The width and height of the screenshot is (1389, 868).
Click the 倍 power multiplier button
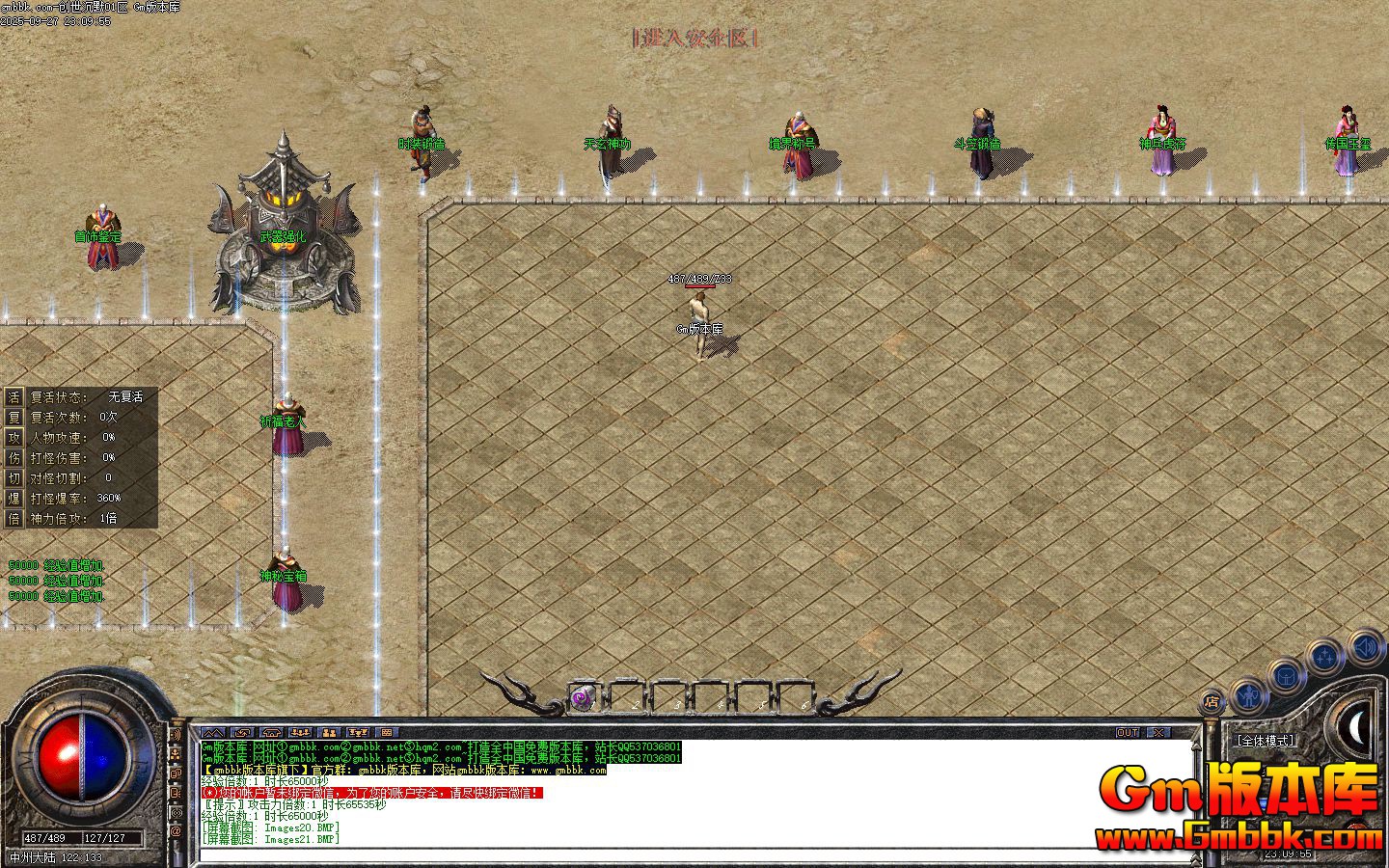[x=14, y=518]
